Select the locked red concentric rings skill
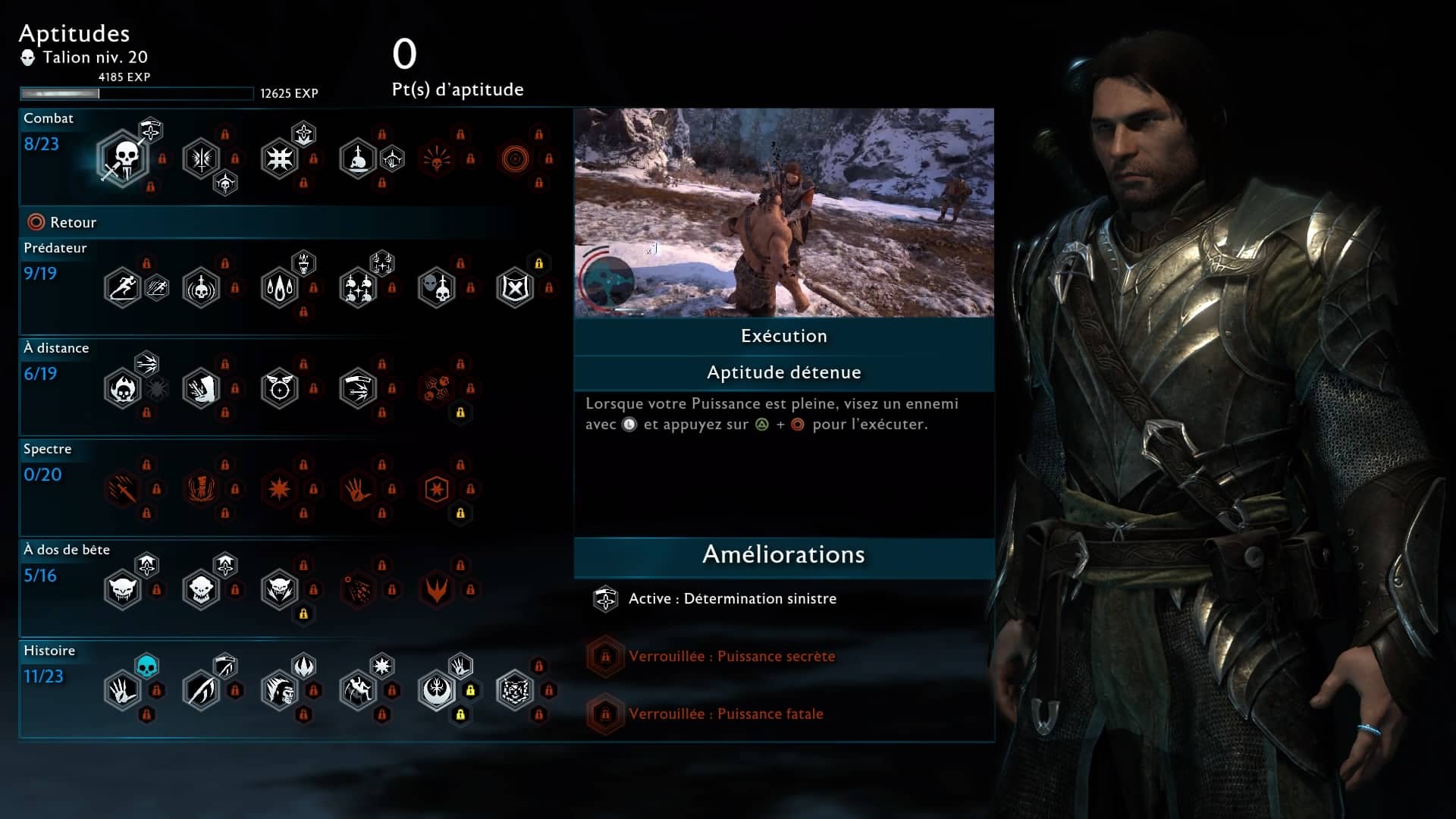The width and height of the screenshot is (1456, 819). (x=515, y=158)
